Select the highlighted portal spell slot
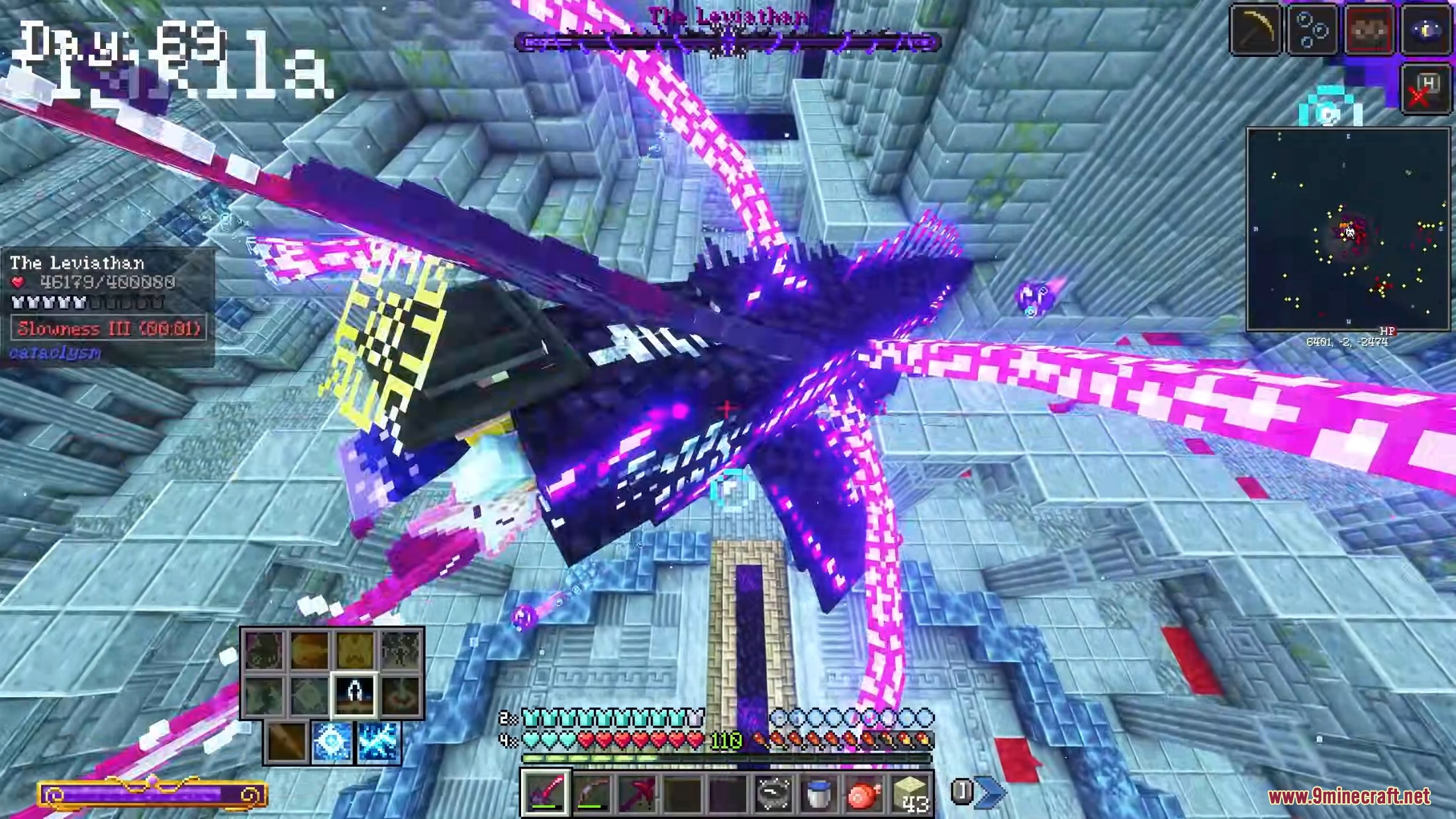Viewport: 1456px width, 819px height. [x=354, y=695]
